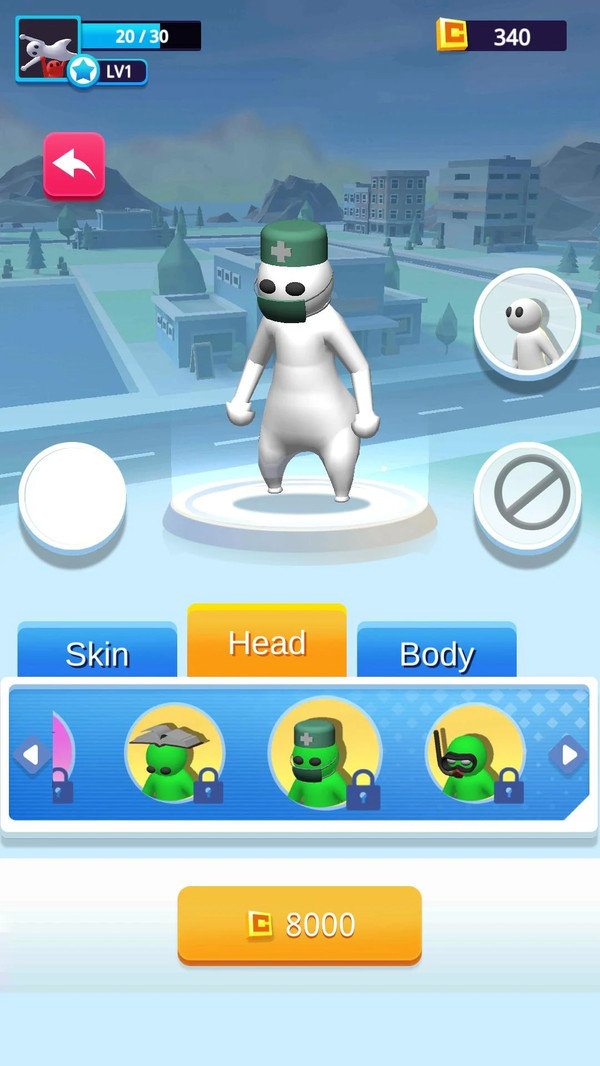Click the blank white circle button
This screenshot has height=1066, width=600.
point(72,496)
